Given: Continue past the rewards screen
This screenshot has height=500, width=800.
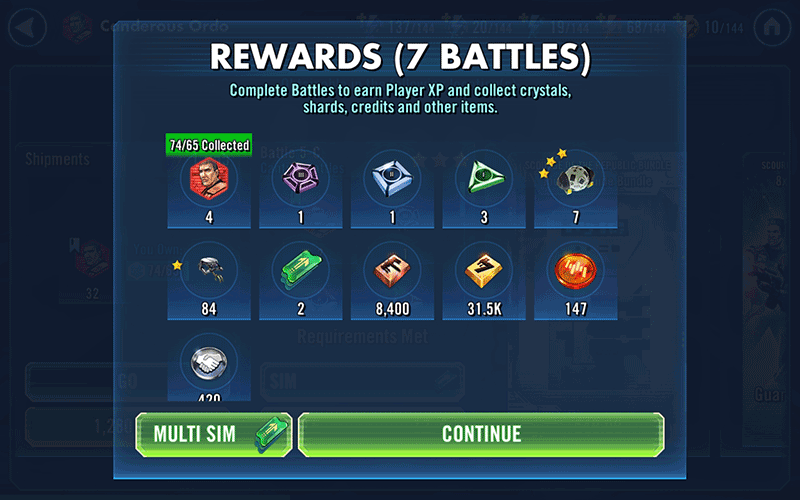Looking at the screenshot, I should (481, 434).
